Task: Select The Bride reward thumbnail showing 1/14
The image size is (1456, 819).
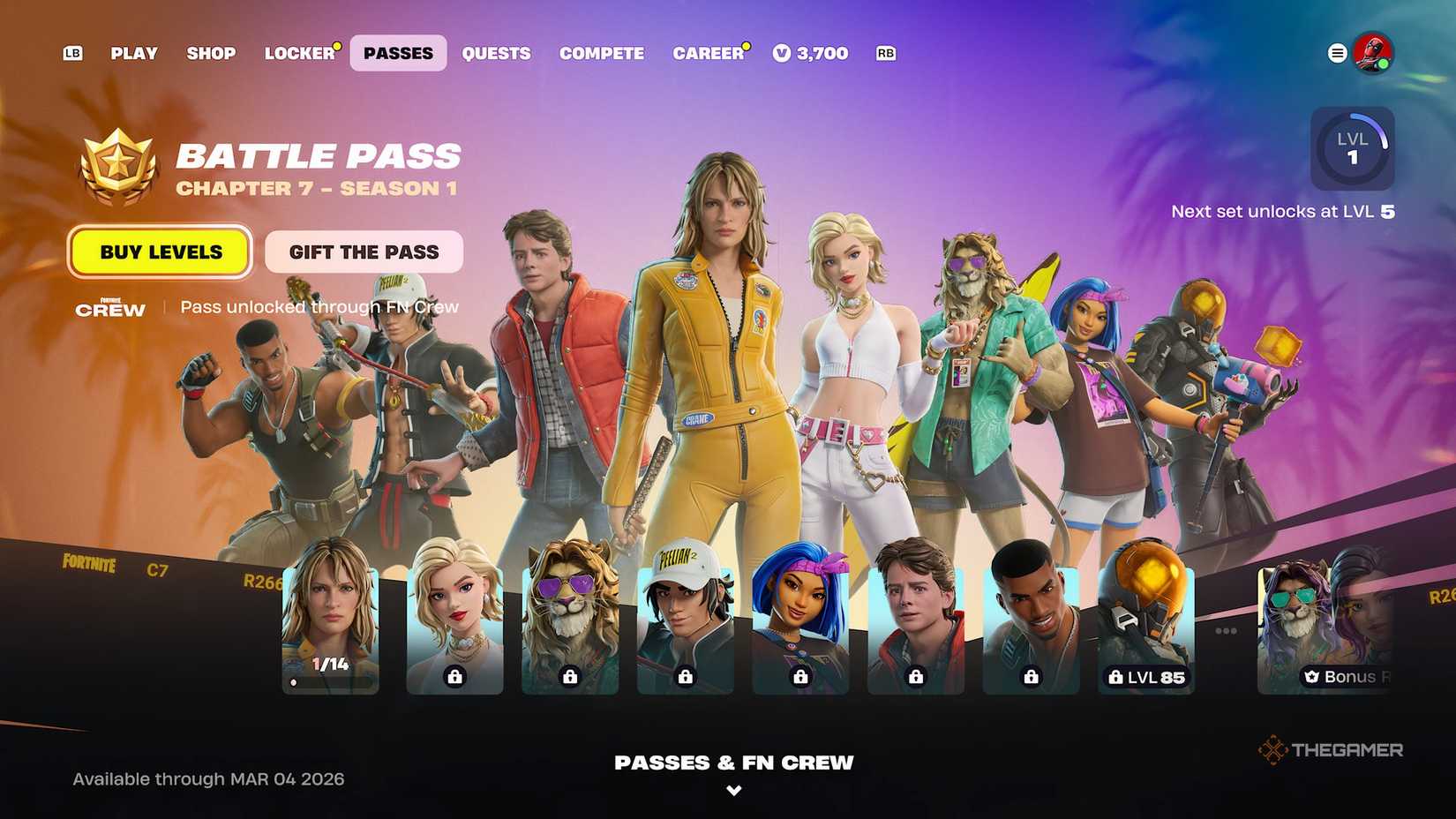Action: click(330, 618)
